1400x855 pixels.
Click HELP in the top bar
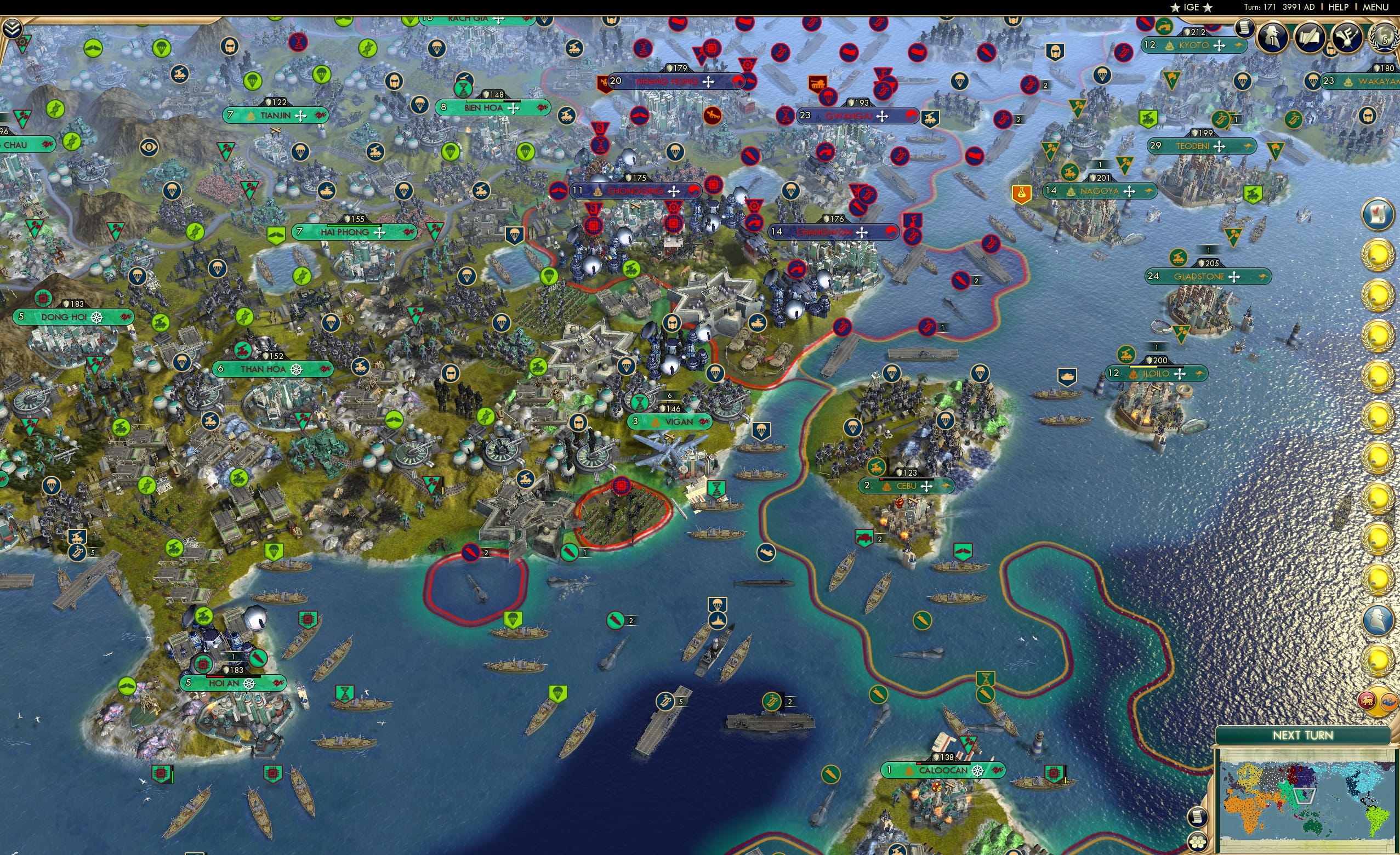pos(1339,7)
